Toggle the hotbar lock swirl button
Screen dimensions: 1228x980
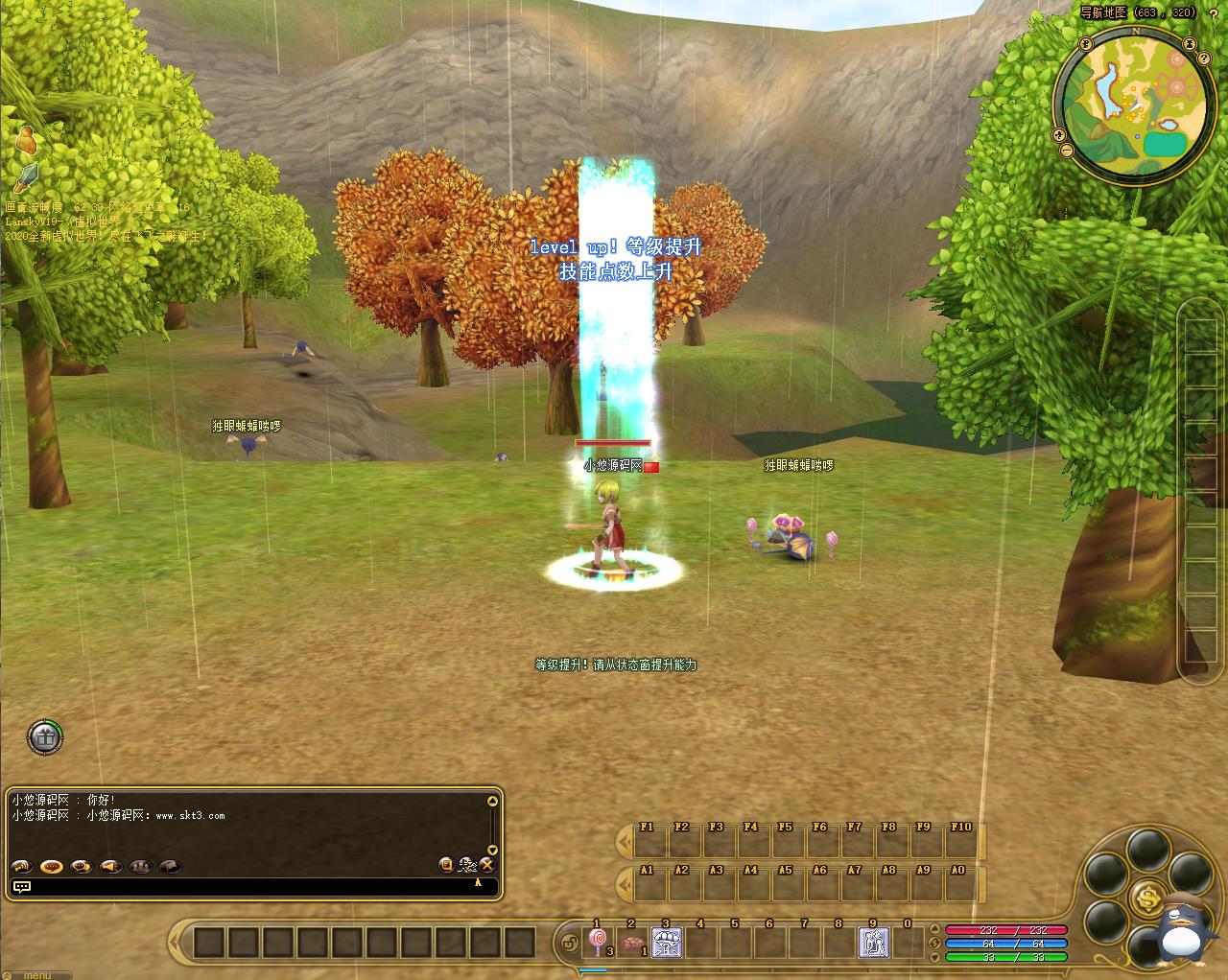pos(570,944)
